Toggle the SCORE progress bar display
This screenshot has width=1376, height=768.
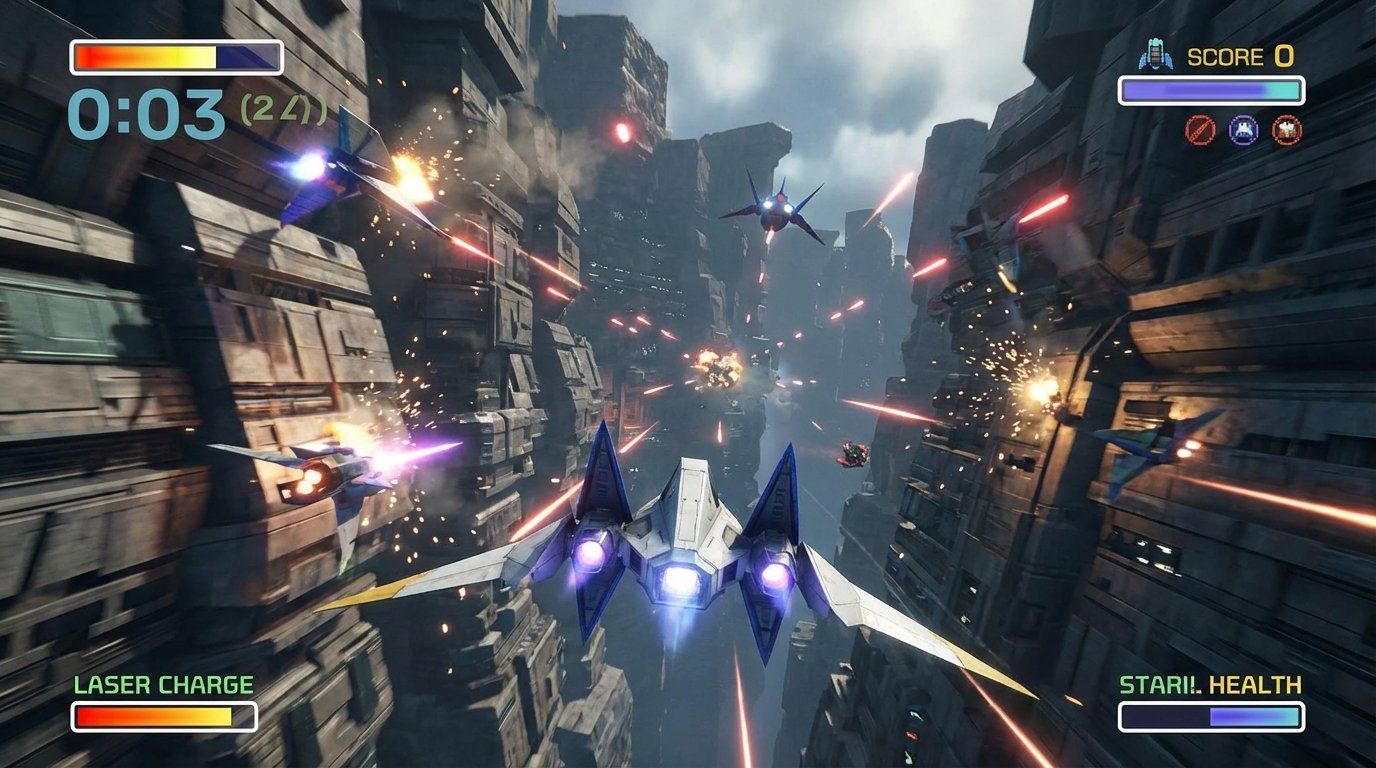coord(1212,90)
